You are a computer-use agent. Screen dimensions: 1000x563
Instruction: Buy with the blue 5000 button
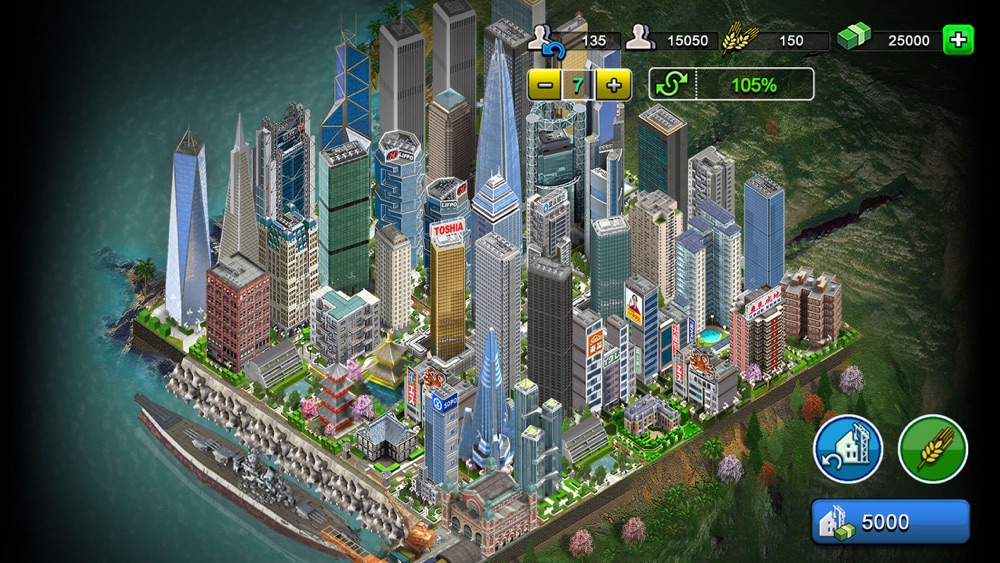(890, 522)
